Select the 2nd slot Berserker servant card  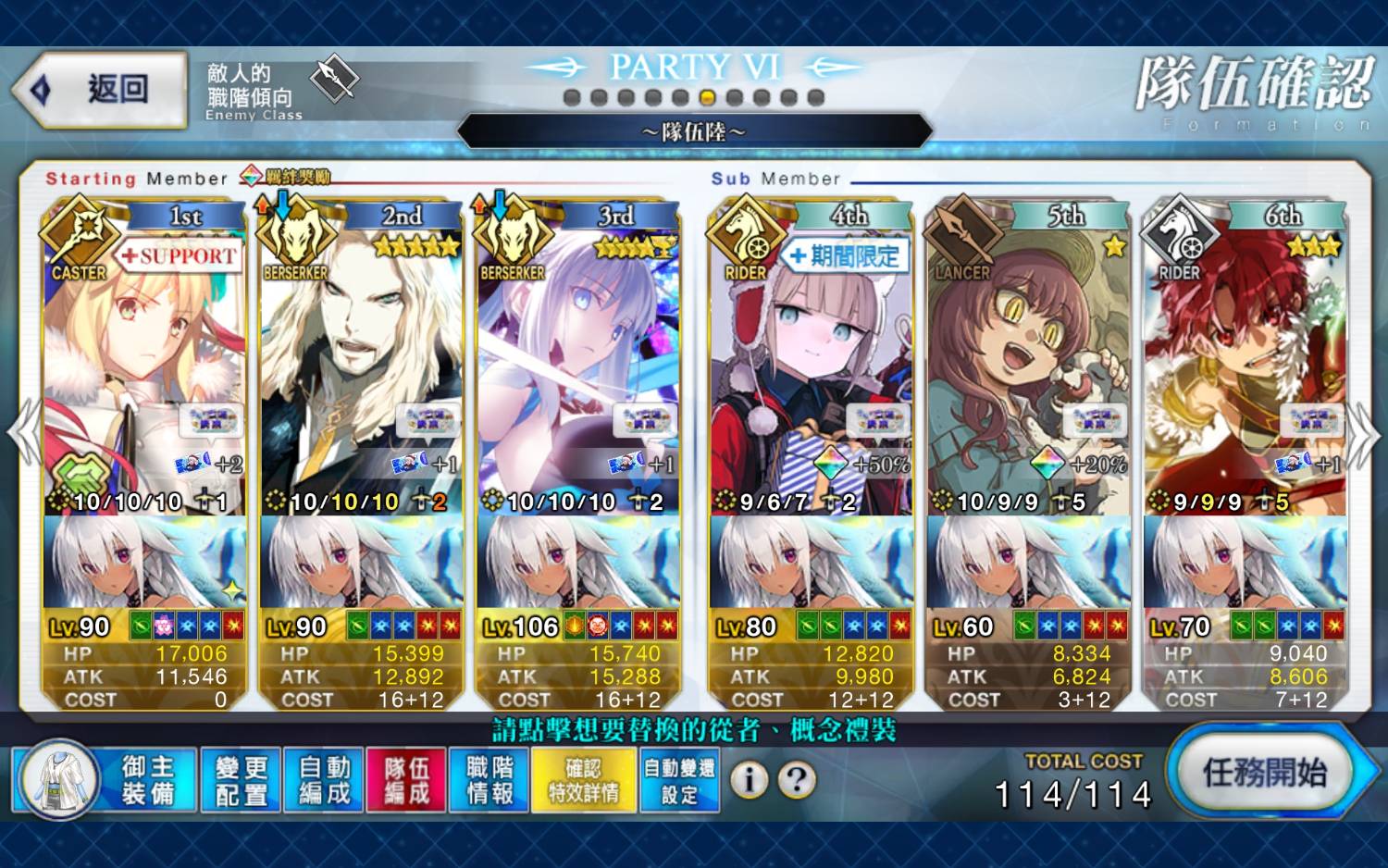(361, 370)
